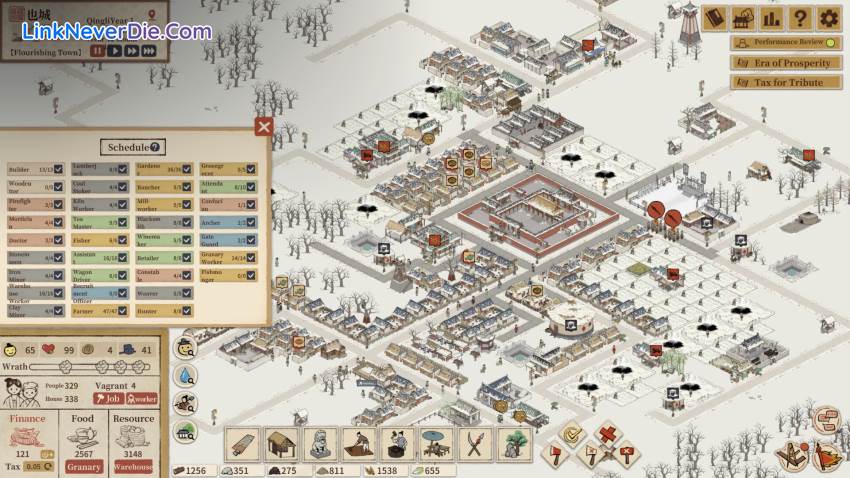Screen dimensions: 850x478
Task: Pause the game speed
Action: 97,50
